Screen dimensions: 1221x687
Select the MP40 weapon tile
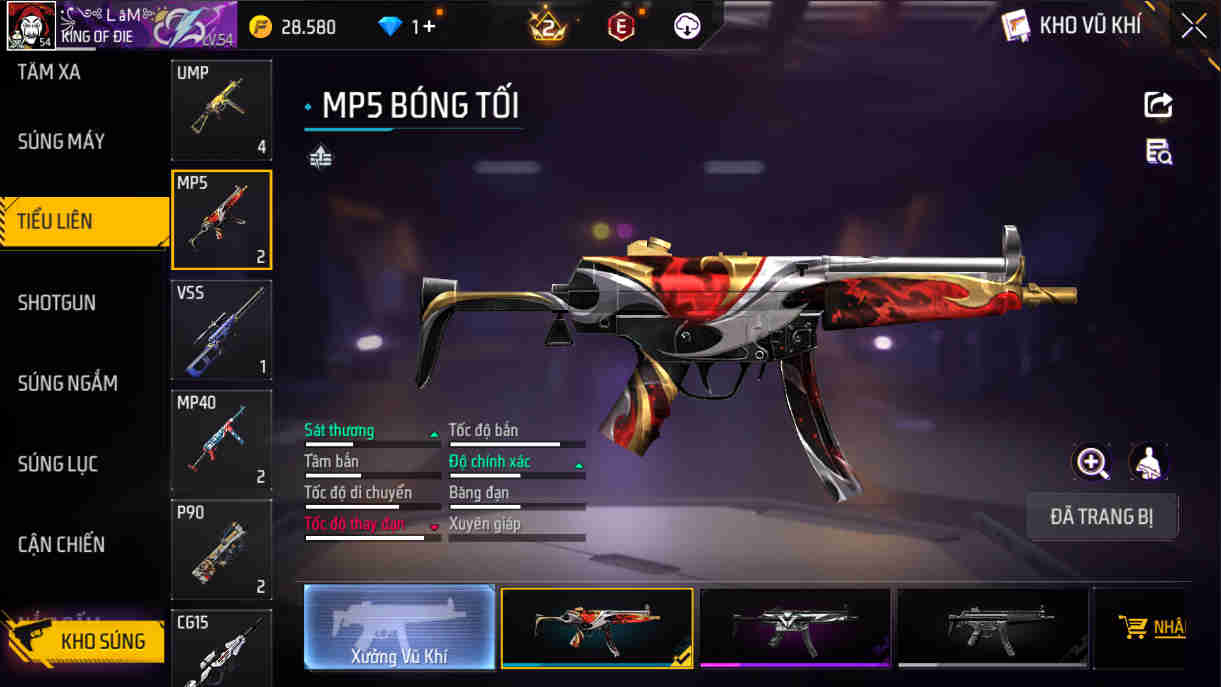coord(221,440)
